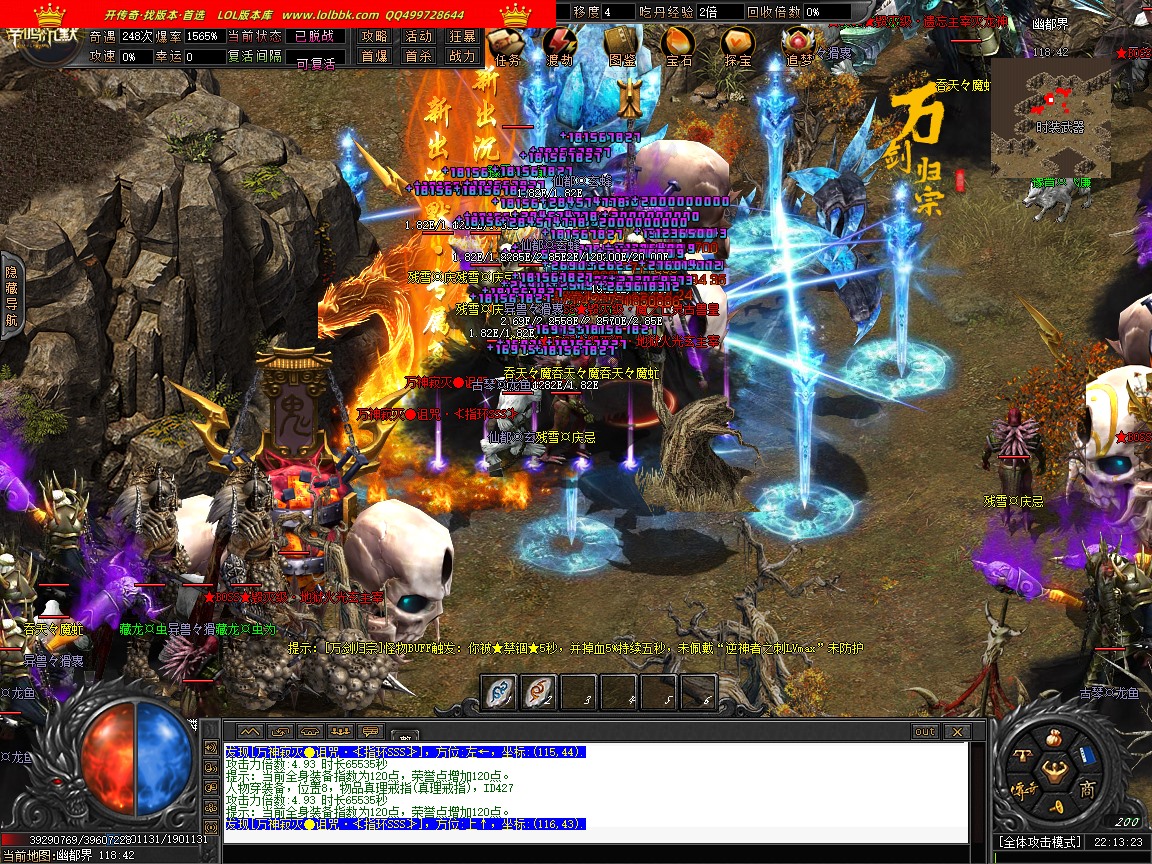Open the 活动 events button
1152x864 pixels.
[x=418, y=36]
